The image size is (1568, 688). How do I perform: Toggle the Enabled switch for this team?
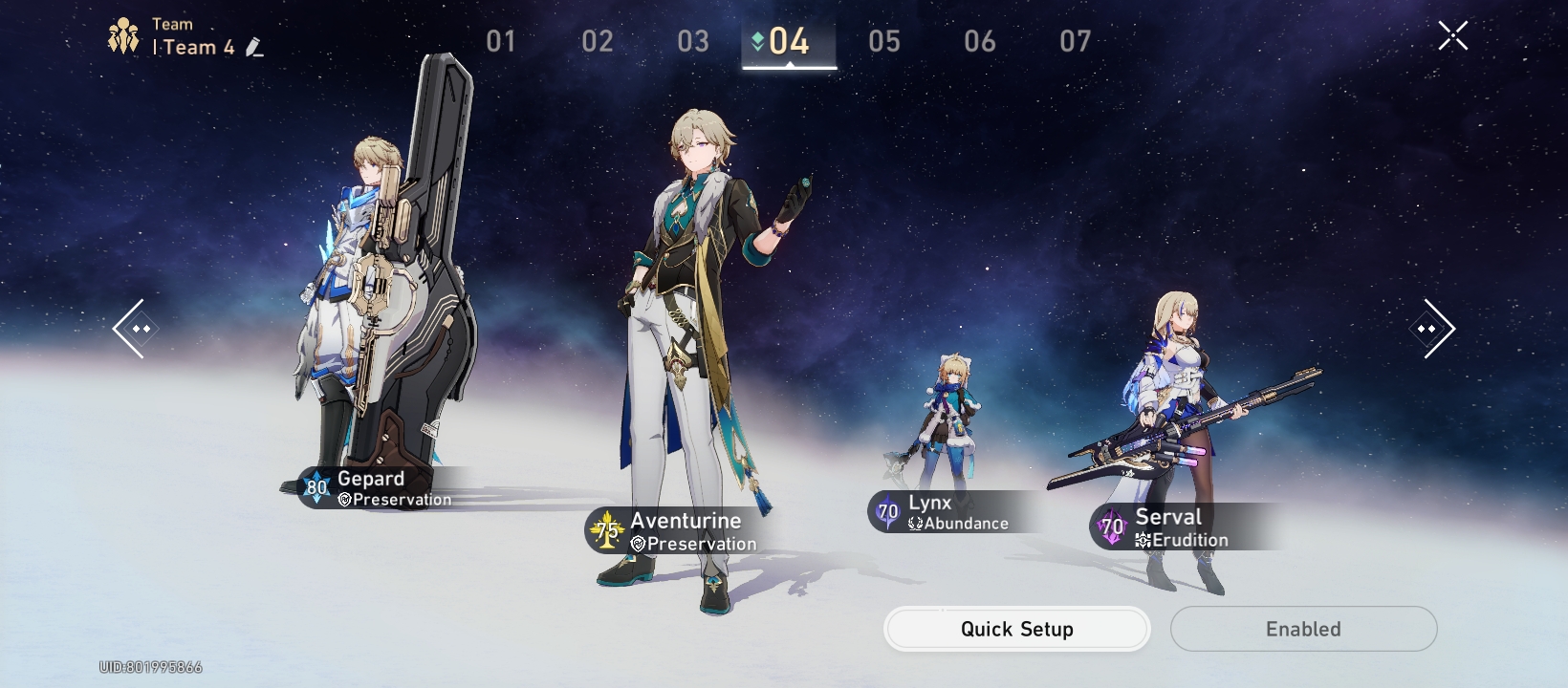[1304, 629]
